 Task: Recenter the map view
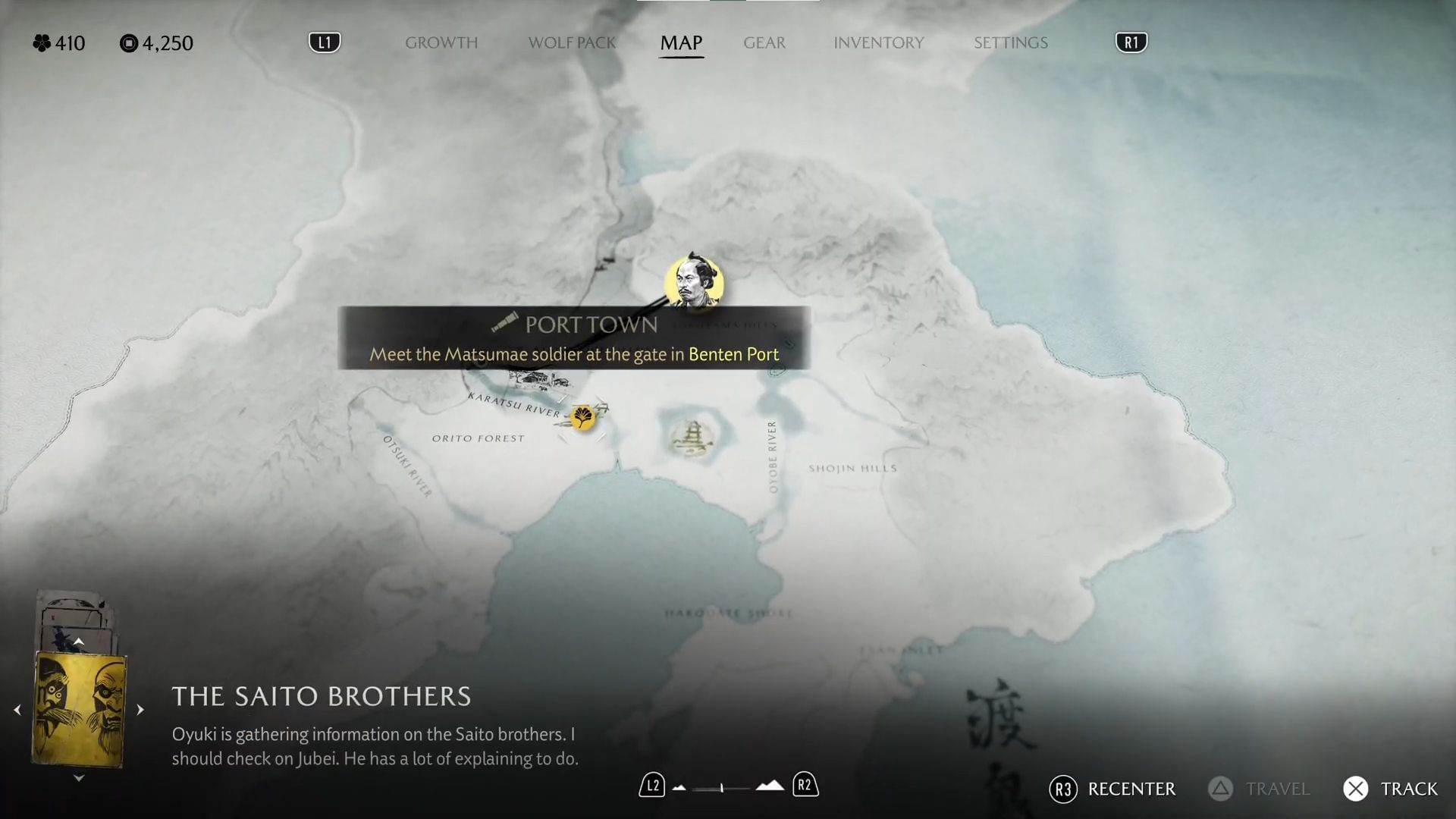pyautogui.click(x=1112, y=789)
